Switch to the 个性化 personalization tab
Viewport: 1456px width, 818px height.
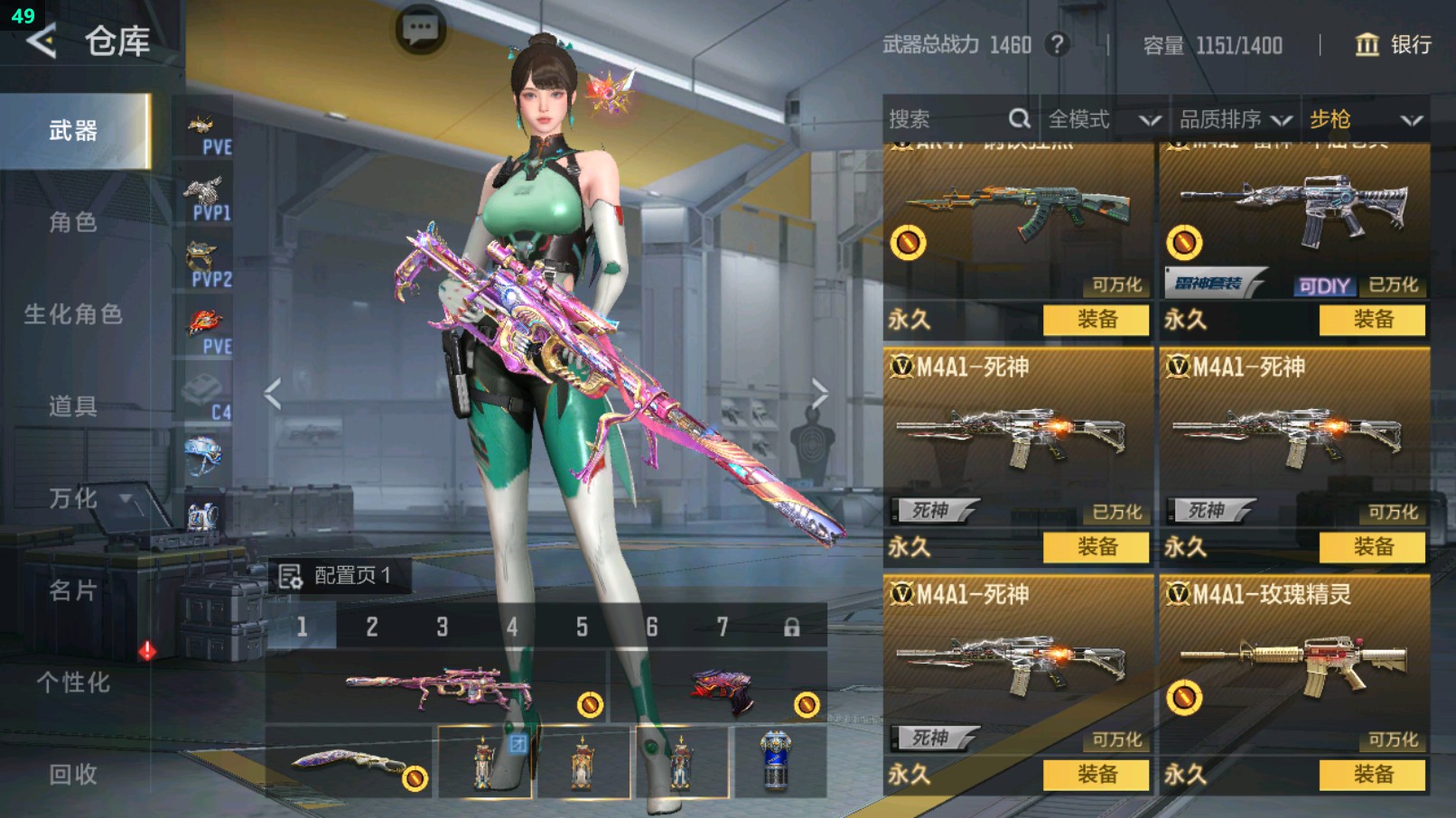73,683
